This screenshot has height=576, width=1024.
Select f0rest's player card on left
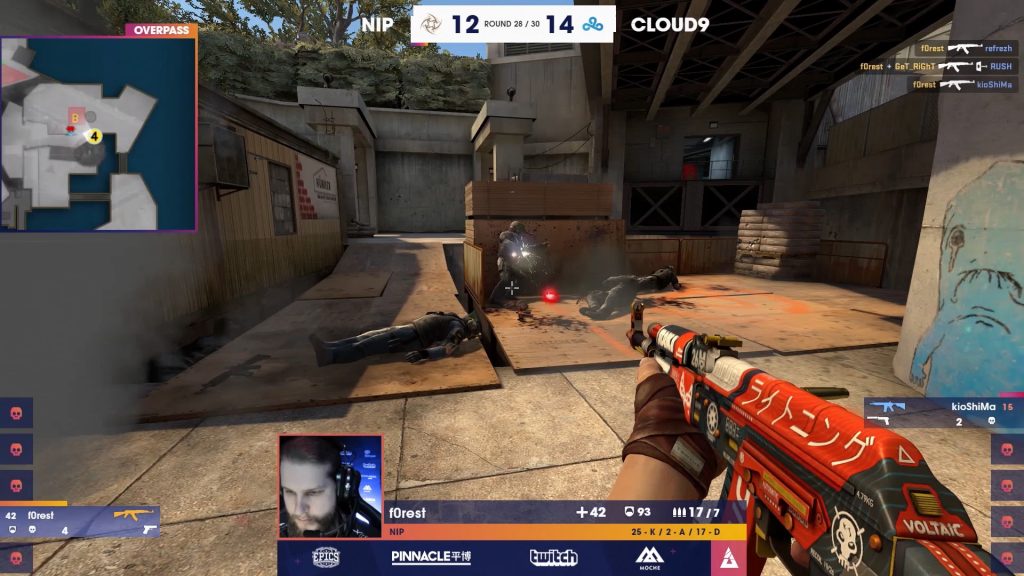tap(80, 521)
